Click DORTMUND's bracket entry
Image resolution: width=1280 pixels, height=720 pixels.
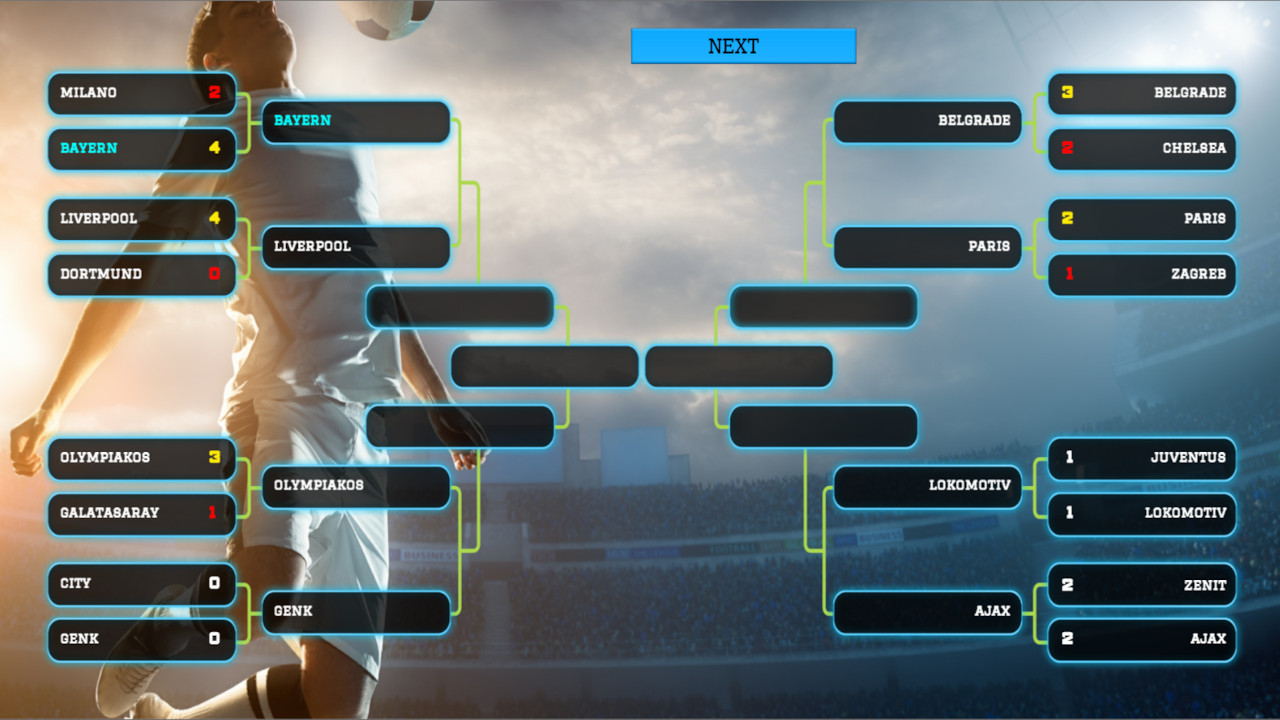(x=140, y=275)
